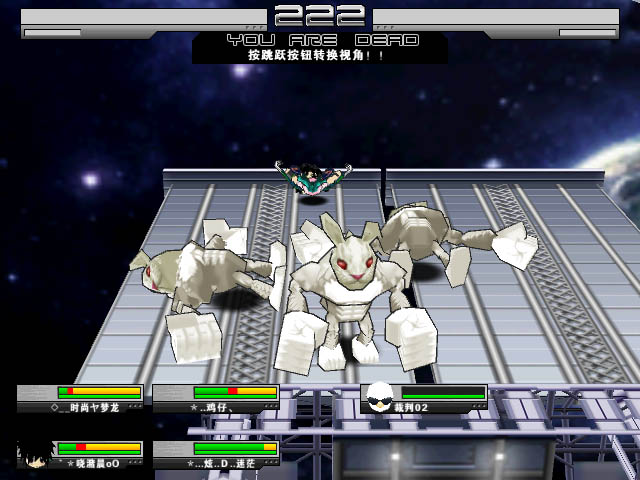Click the 炫..D..迷茫 player panel
The width and height of the screenshot is (640, 480).
[216, 455]
